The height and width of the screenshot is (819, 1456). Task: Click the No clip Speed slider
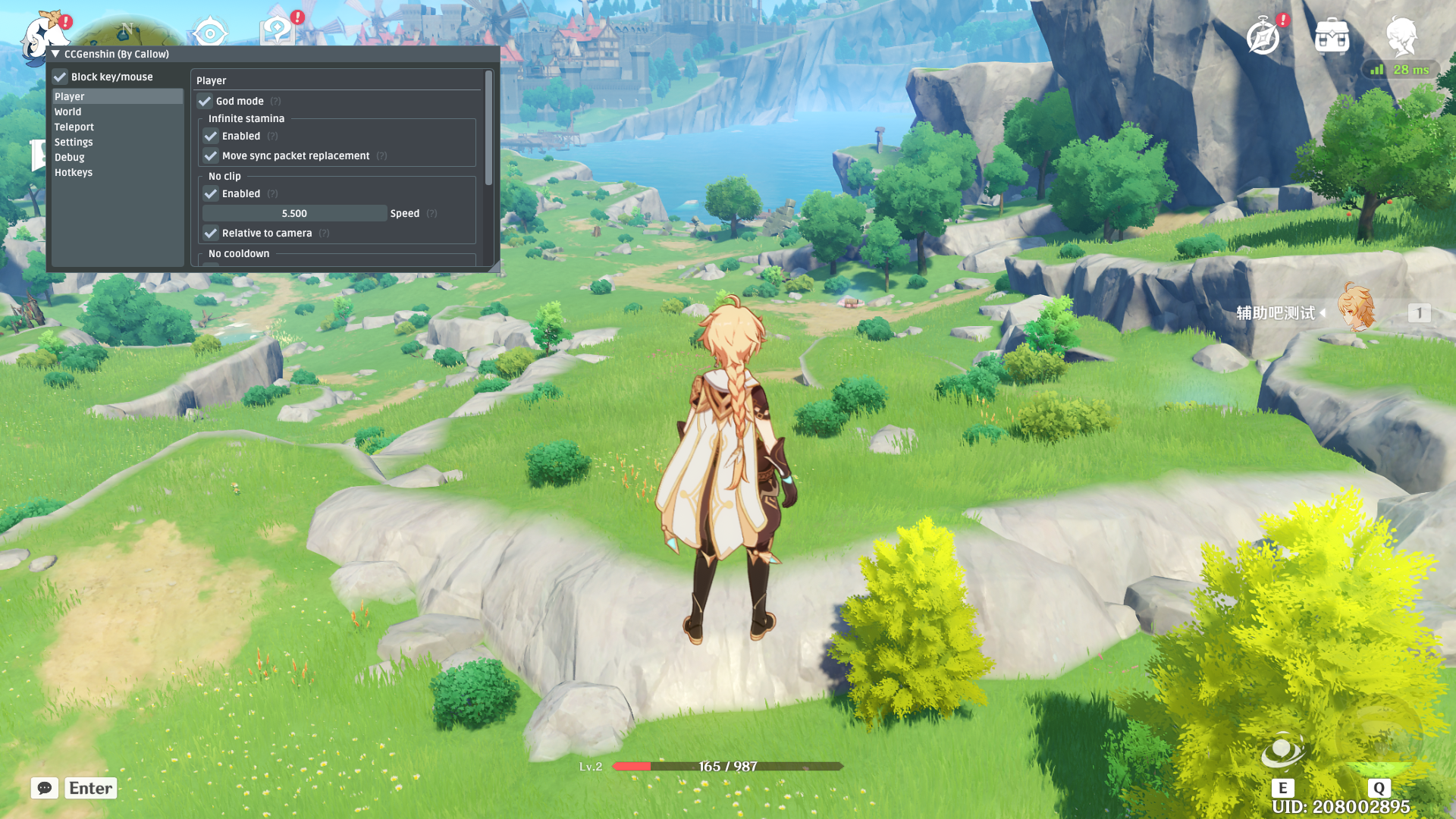click(x=295, y=214)
